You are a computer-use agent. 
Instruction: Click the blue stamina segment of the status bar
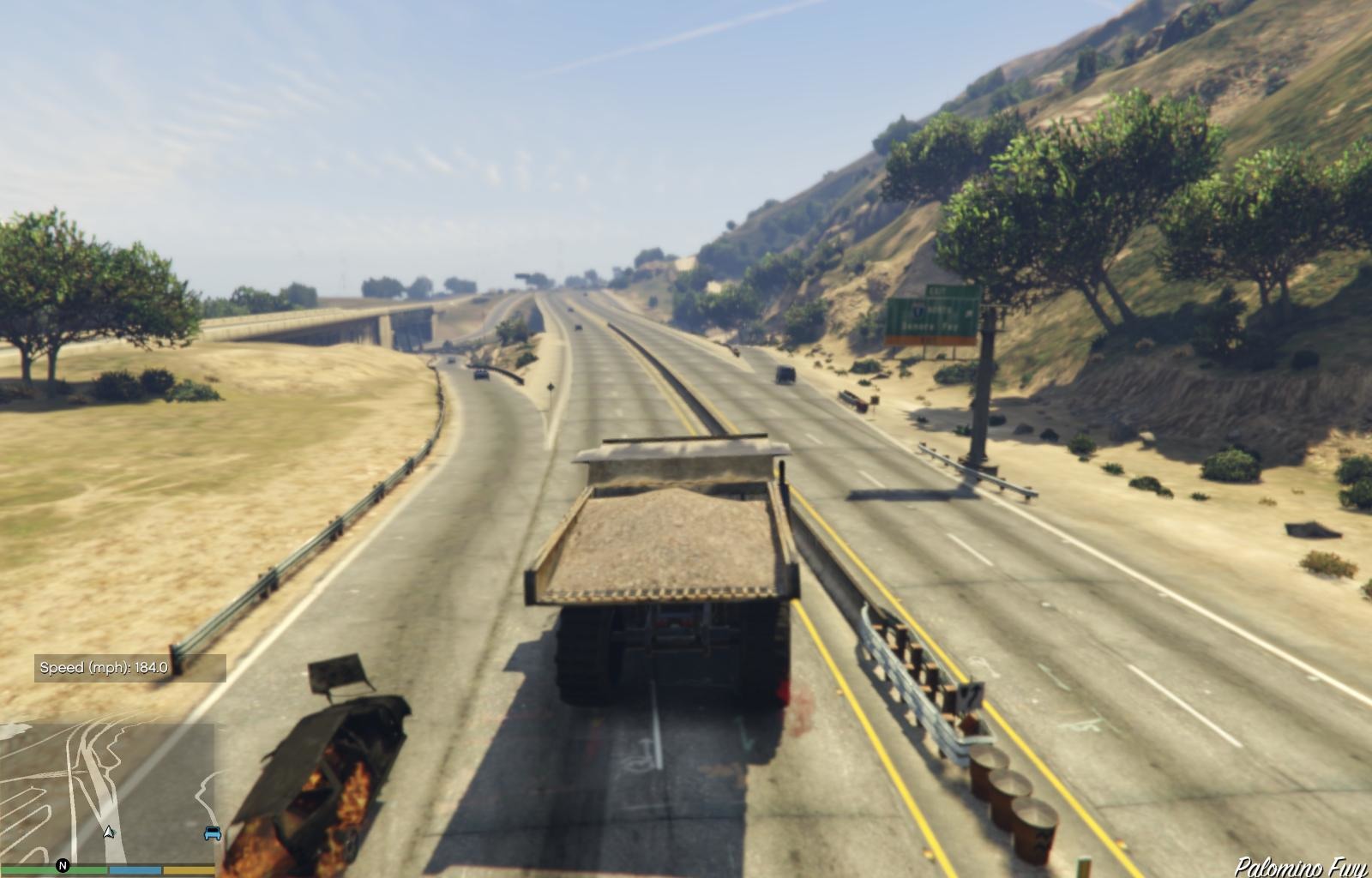pyautogui.click(x=135, y=869)
